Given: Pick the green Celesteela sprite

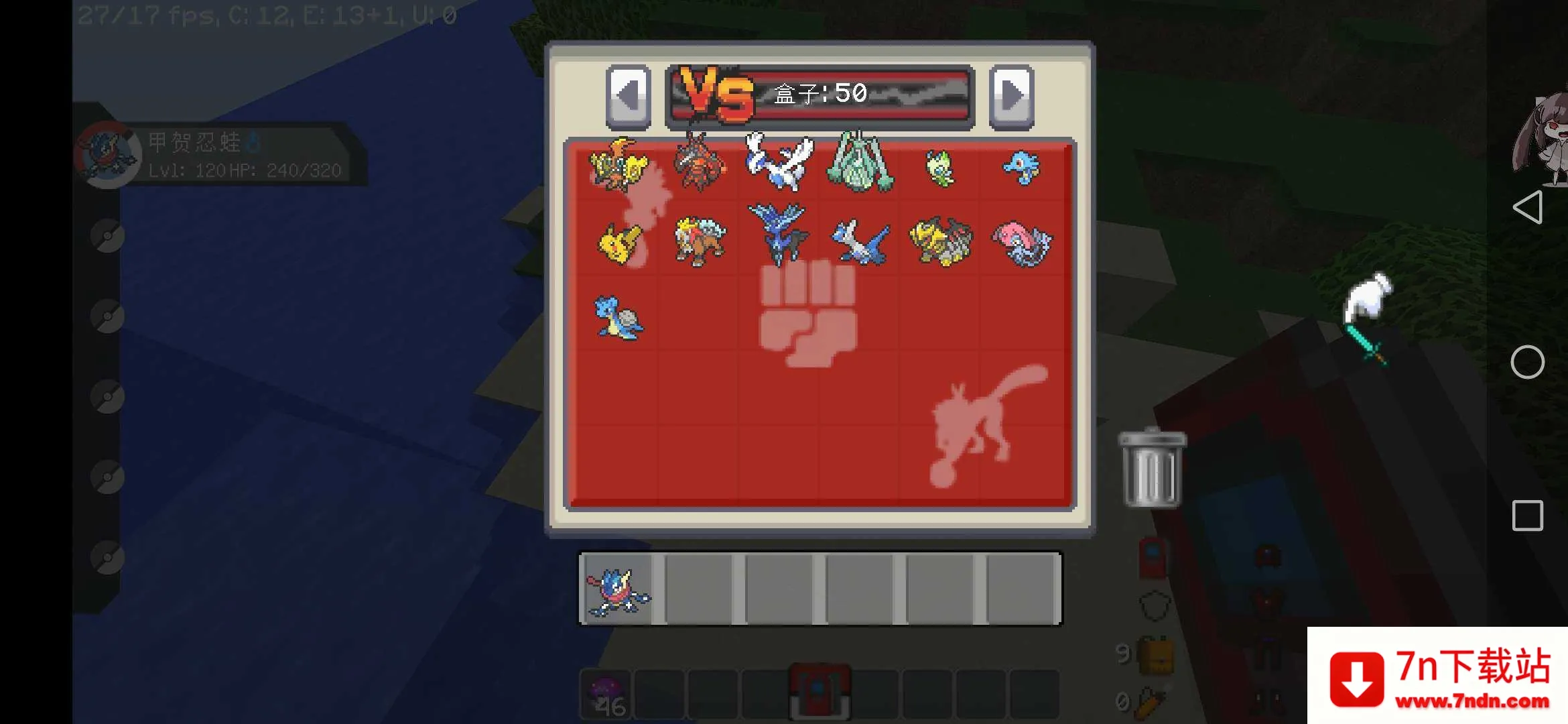Looking at the screenshot, I should 860,162.
